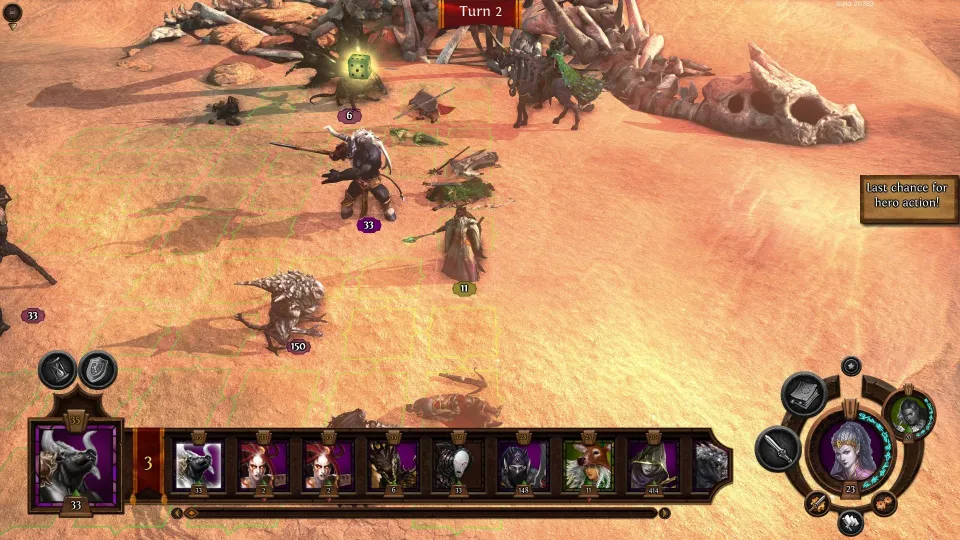Image resolution: width=960 pixels, height=540 pixels.
Task: Click the enemy hero portrait on green
Action: (909, 413)
